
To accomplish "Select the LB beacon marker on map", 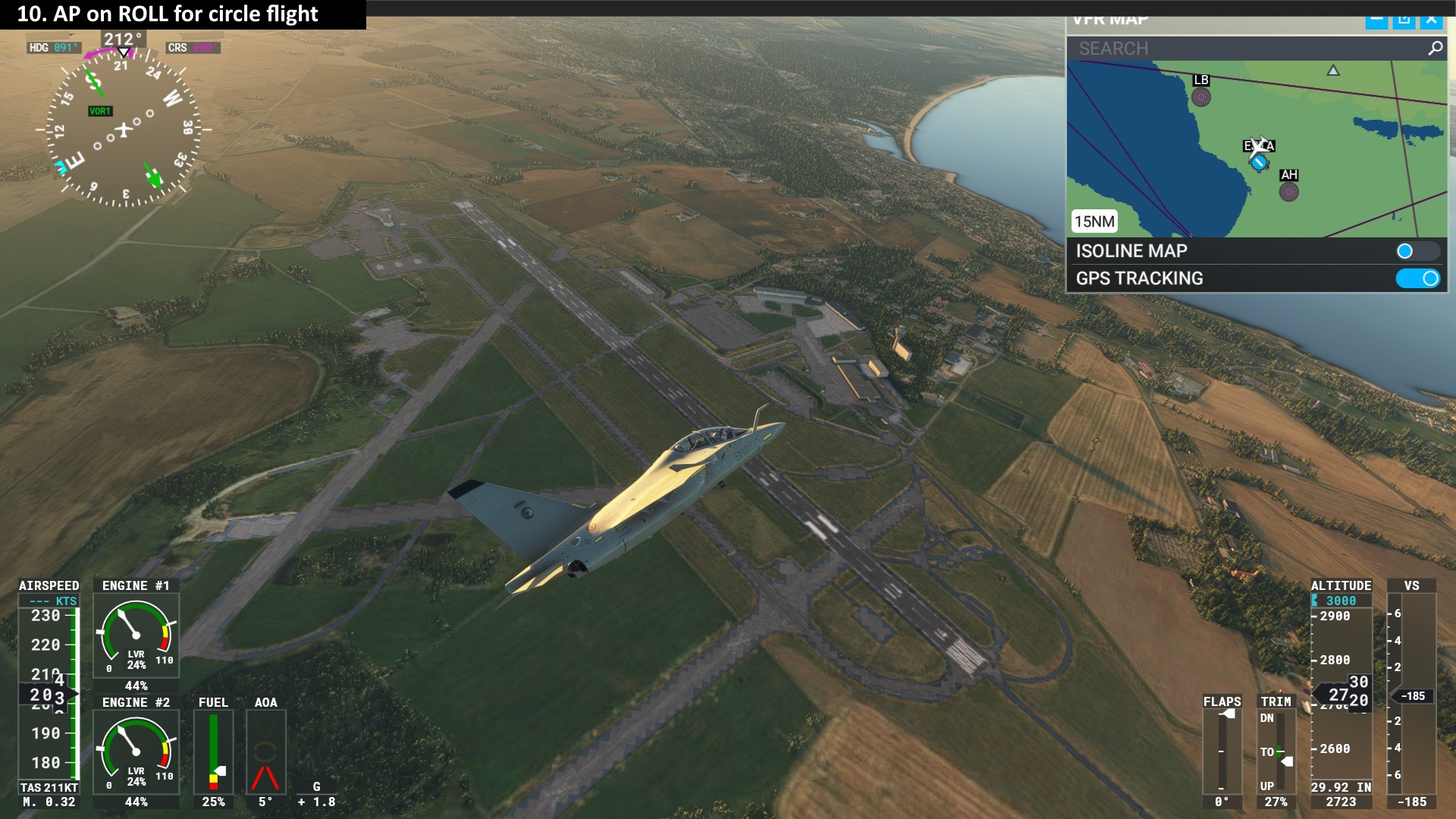I will (1200, 96).
